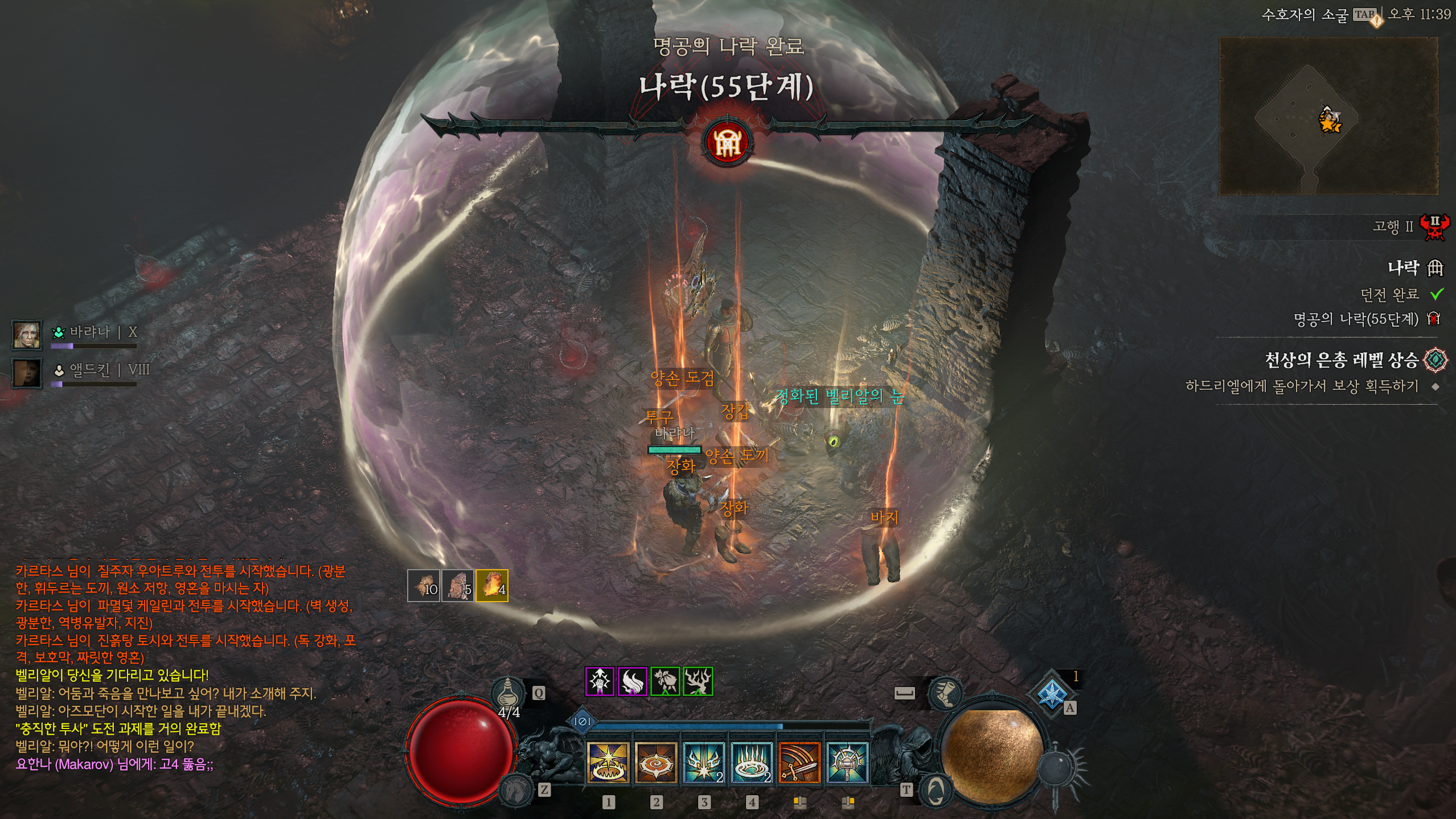The height and width of the screenshot is (819, 1456).
Task: Activate the orange sword slash skill
Action: tap(799, 763)
